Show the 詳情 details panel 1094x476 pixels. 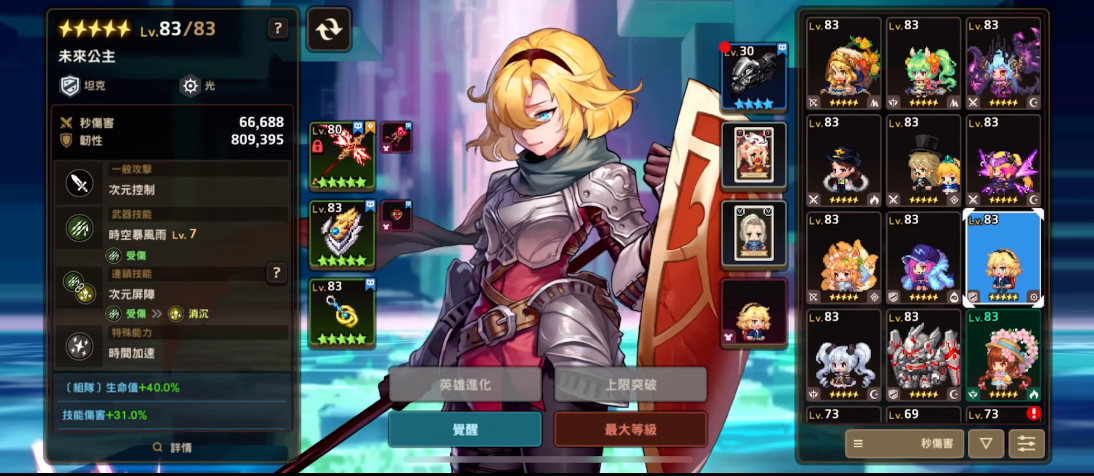click(172, 447)
